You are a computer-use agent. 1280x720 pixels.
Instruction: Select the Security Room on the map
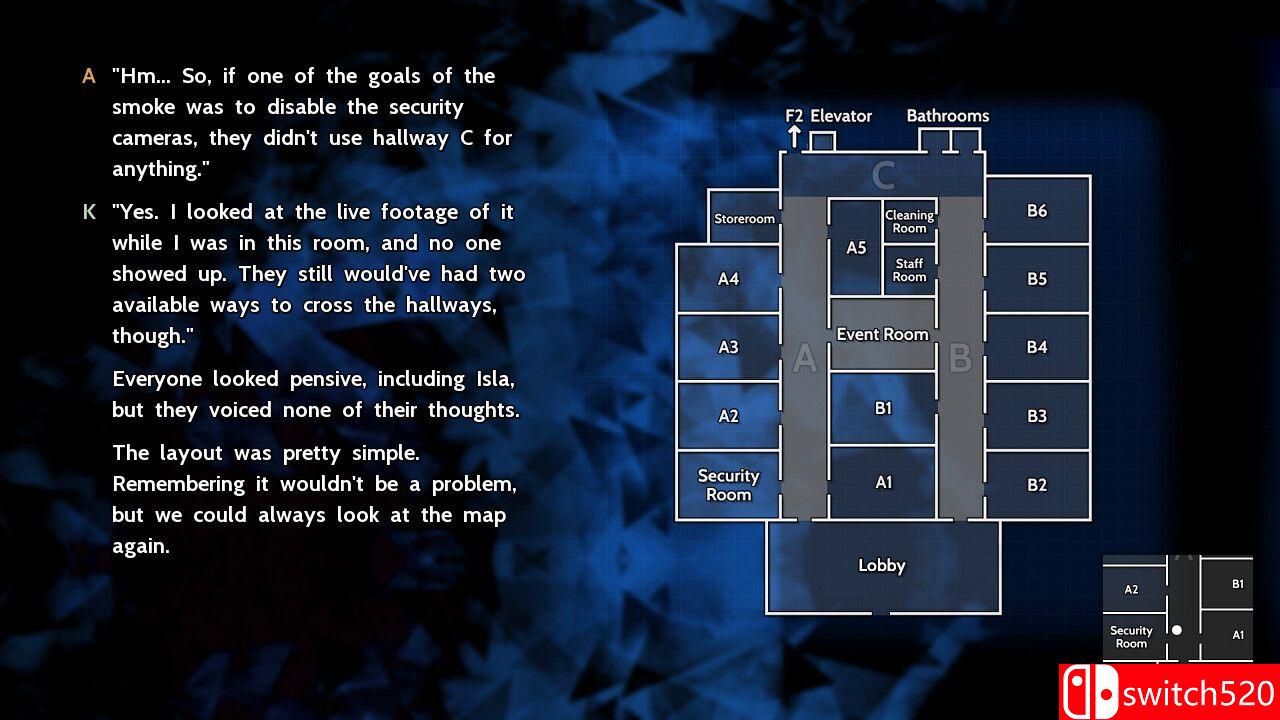click(x=729, y=485)
